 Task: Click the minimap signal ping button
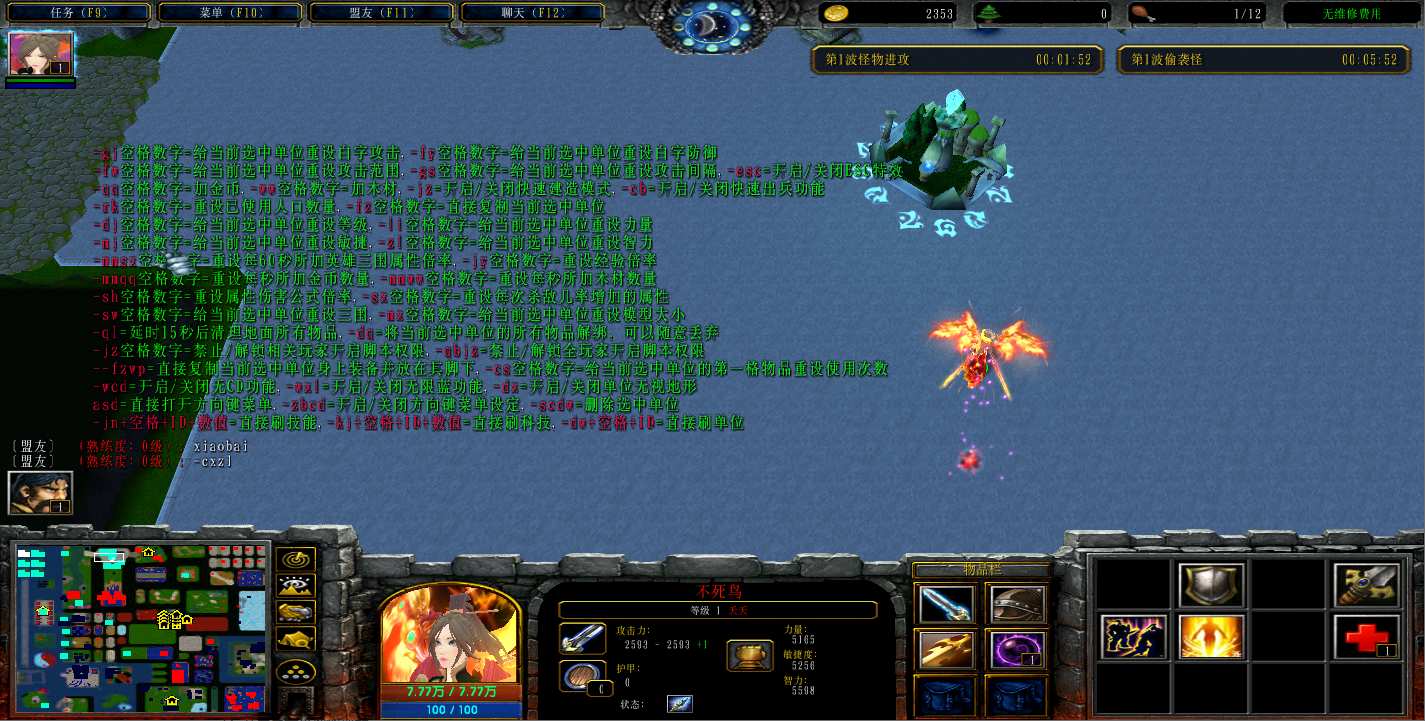(296, 560)
